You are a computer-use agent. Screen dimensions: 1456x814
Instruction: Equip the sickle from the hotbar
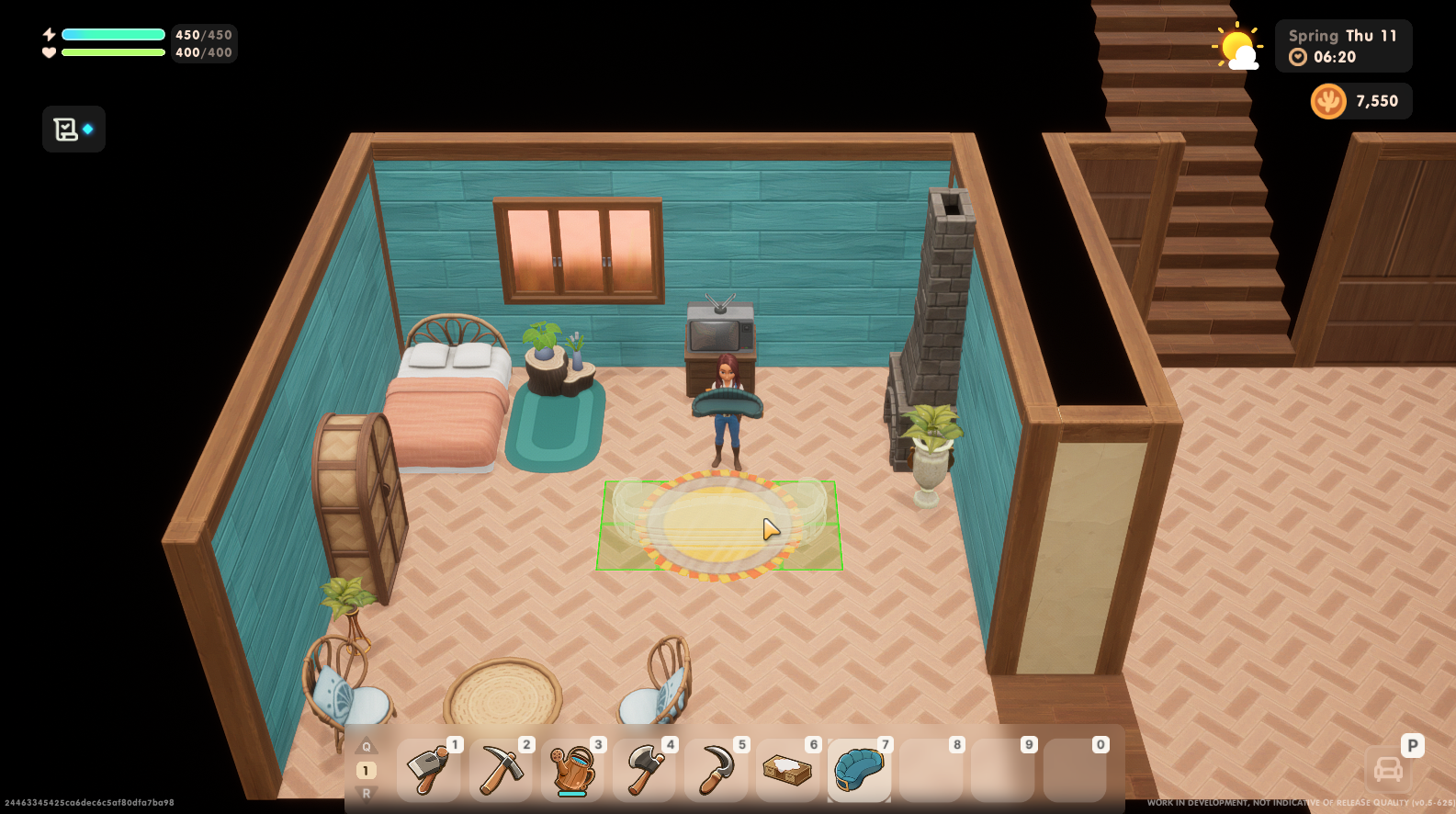pyautogui.click(x=716, y=770)
